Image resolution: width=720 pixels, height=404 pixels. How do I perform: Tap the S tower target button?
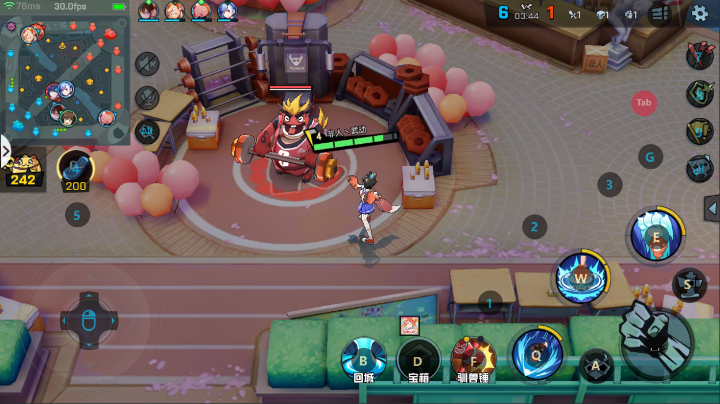(x=688, y=284)
